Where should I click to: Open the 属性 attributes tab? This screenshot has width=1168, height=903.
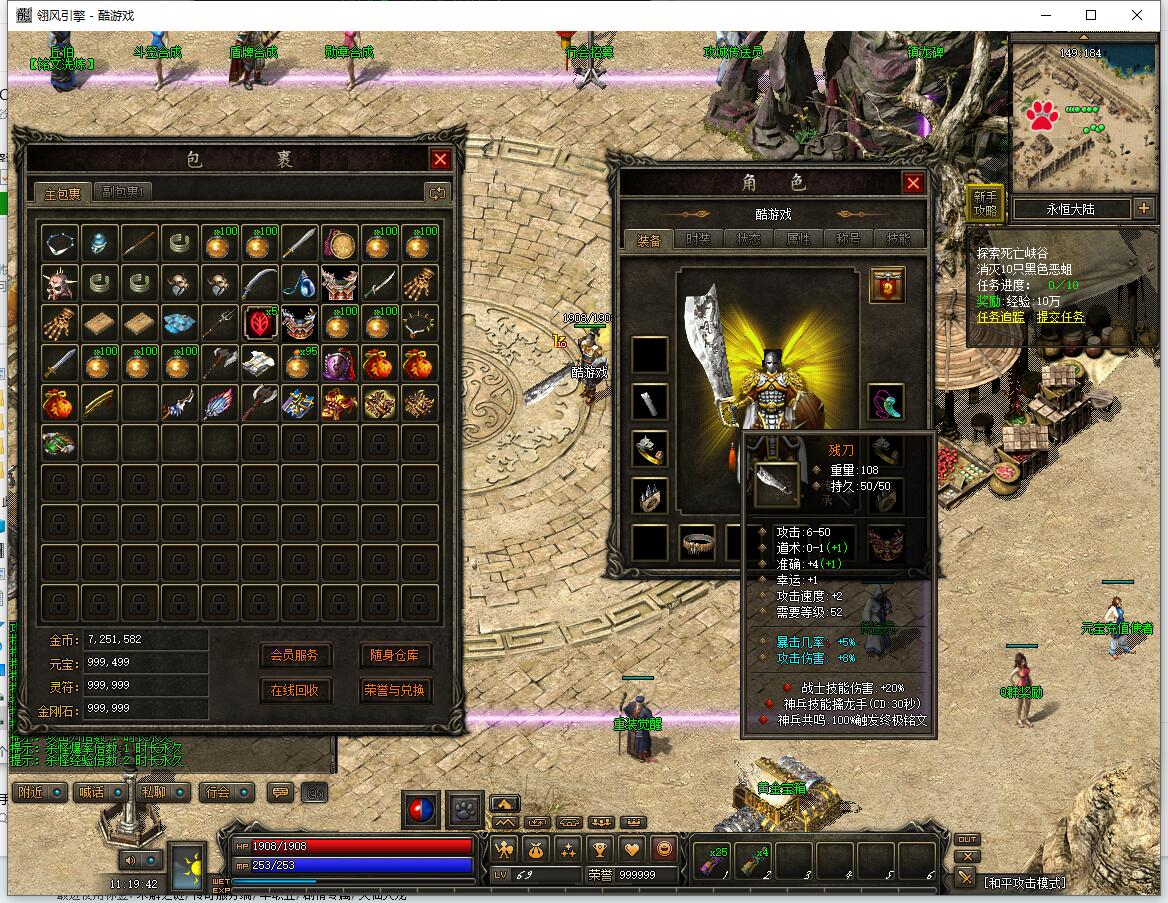click(799, 239)
